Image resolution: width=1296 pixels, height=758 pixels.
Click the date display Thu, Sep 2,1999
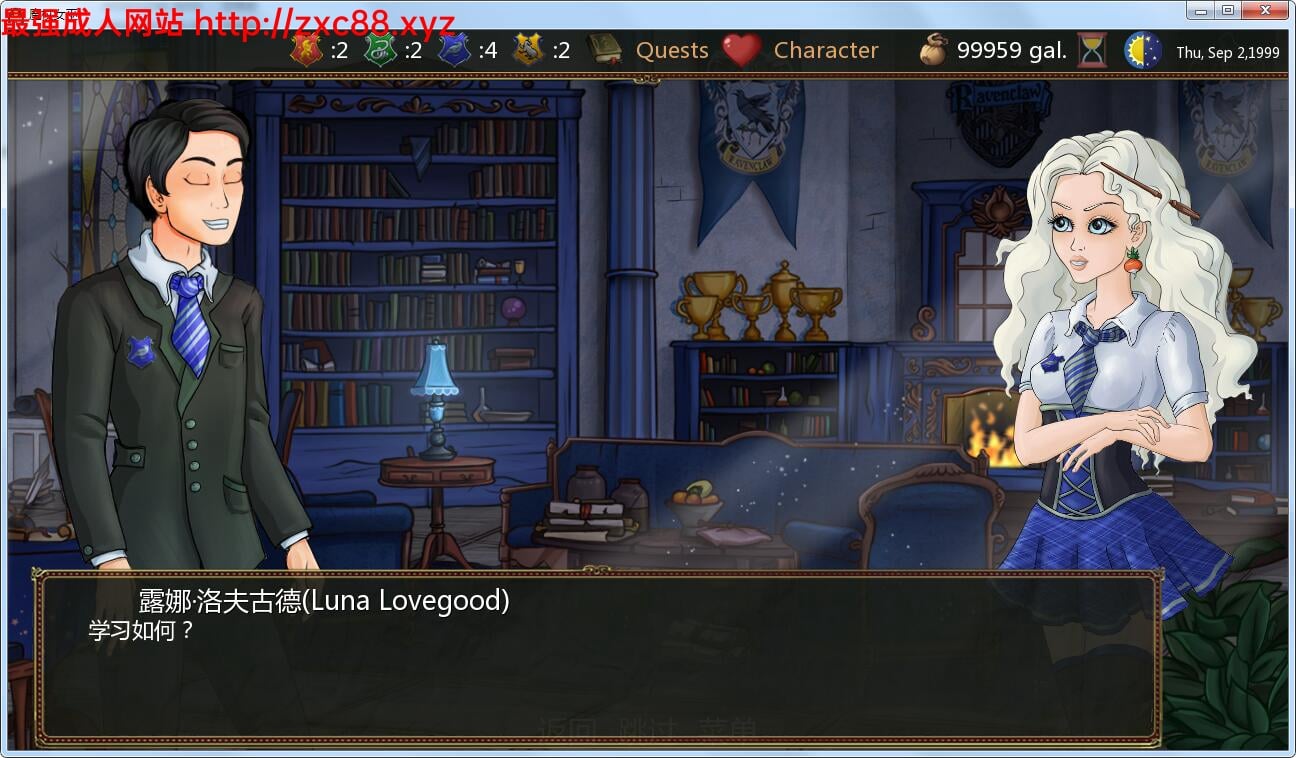coord(1228,52)
